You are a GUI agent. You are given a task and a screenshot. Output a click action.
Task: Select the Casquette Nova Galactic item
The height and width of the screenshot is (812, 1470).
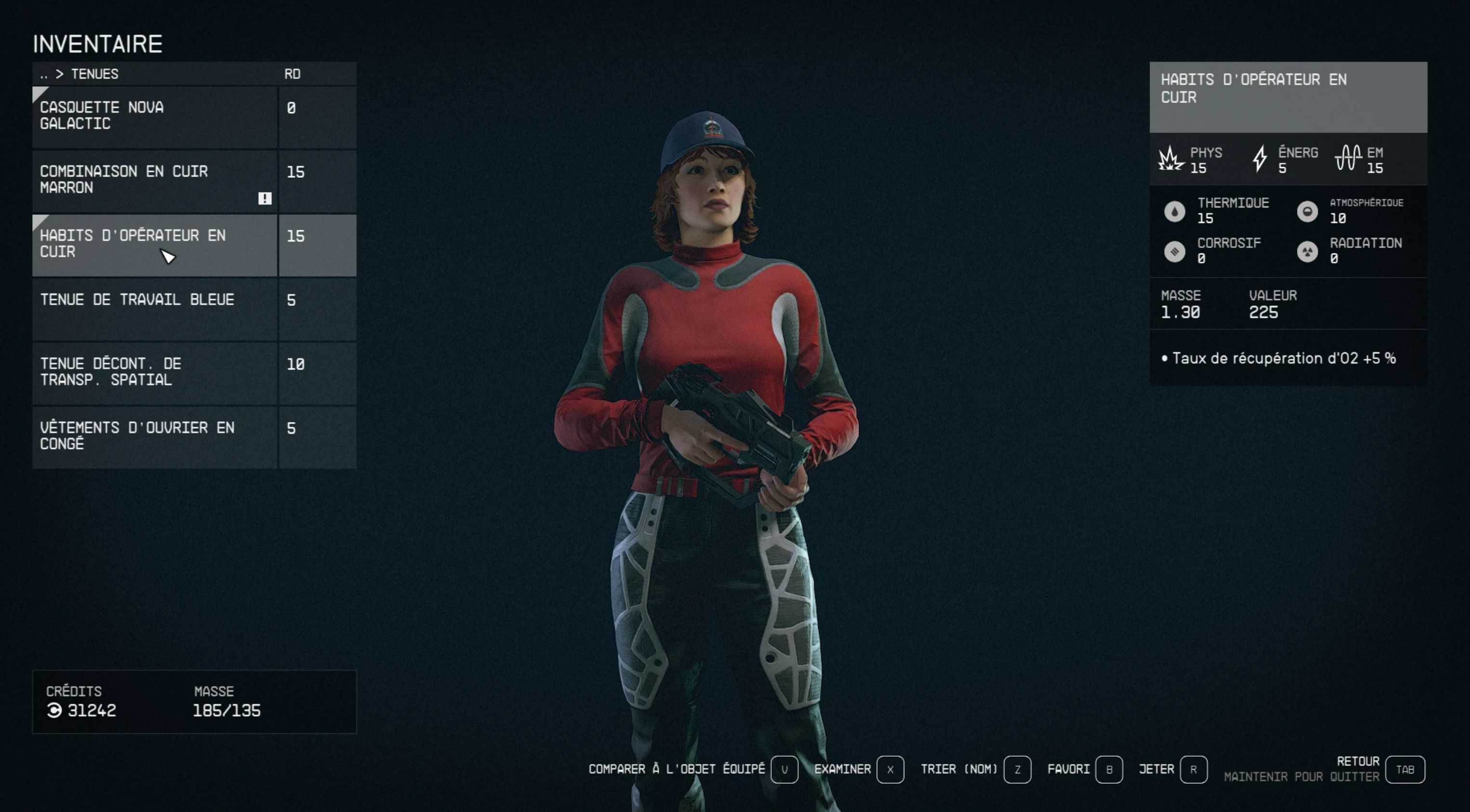click(x=154, y=117)
